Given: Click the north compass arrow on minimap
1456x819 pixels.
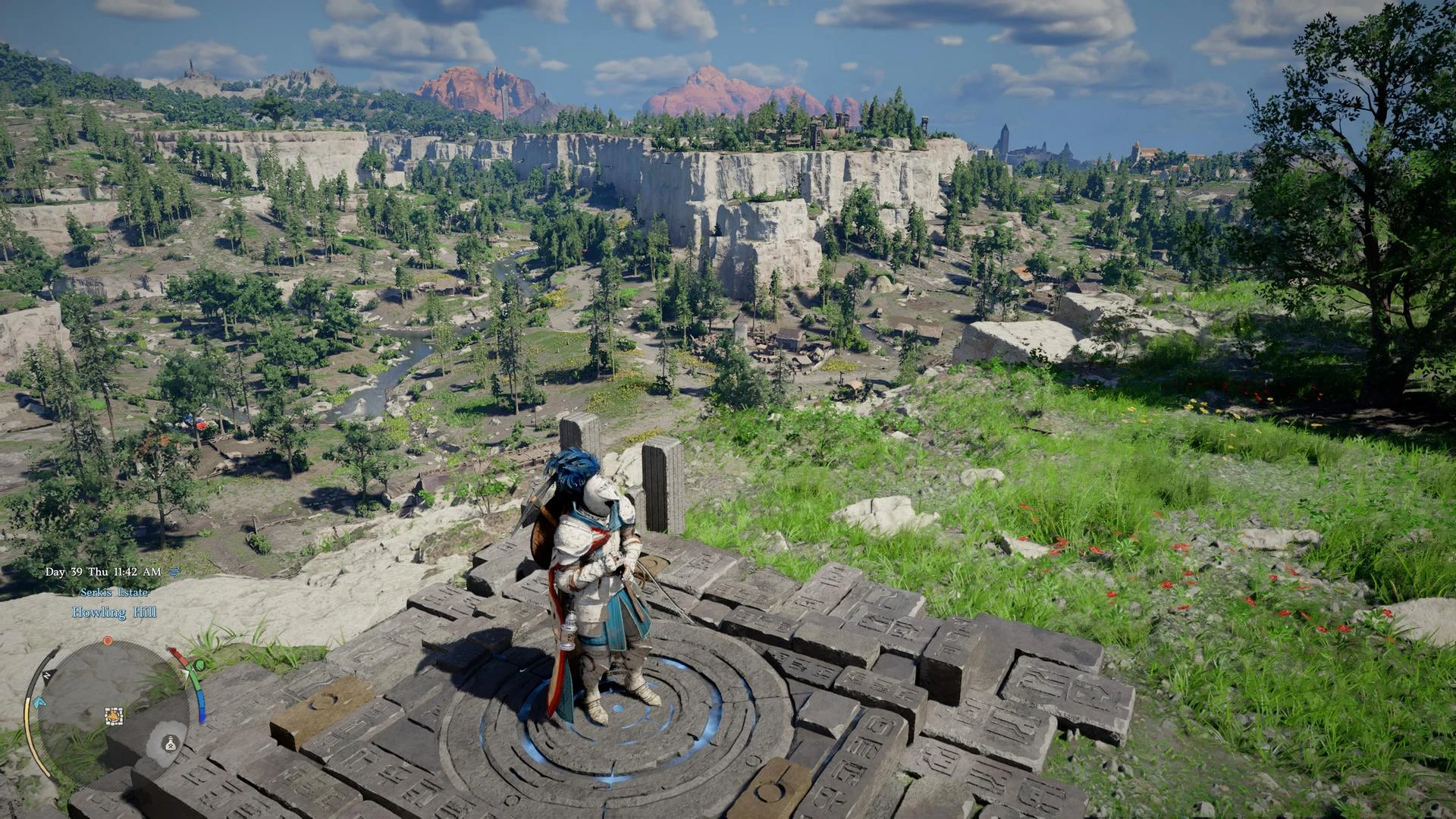Looking at the screenshot, I should click(x=45, y=673).
